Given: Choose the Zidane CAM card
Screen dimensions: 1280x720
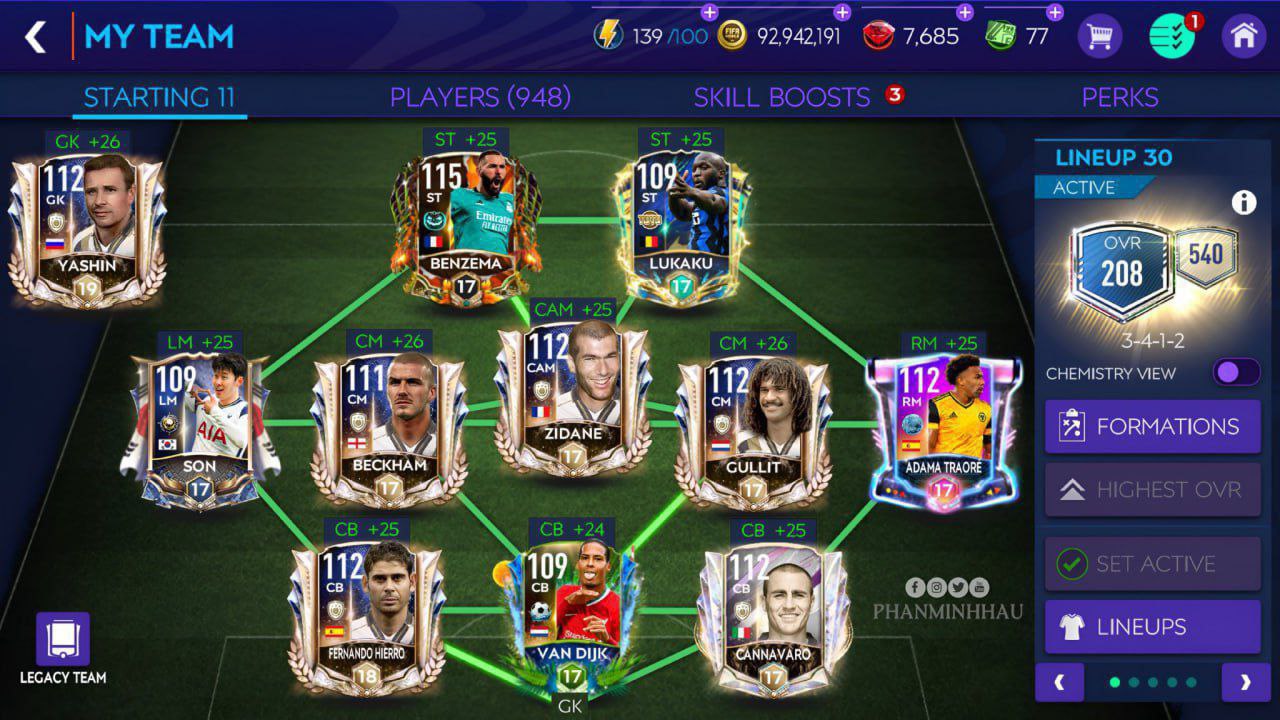Looking at the screenshot, I should 570,398.
